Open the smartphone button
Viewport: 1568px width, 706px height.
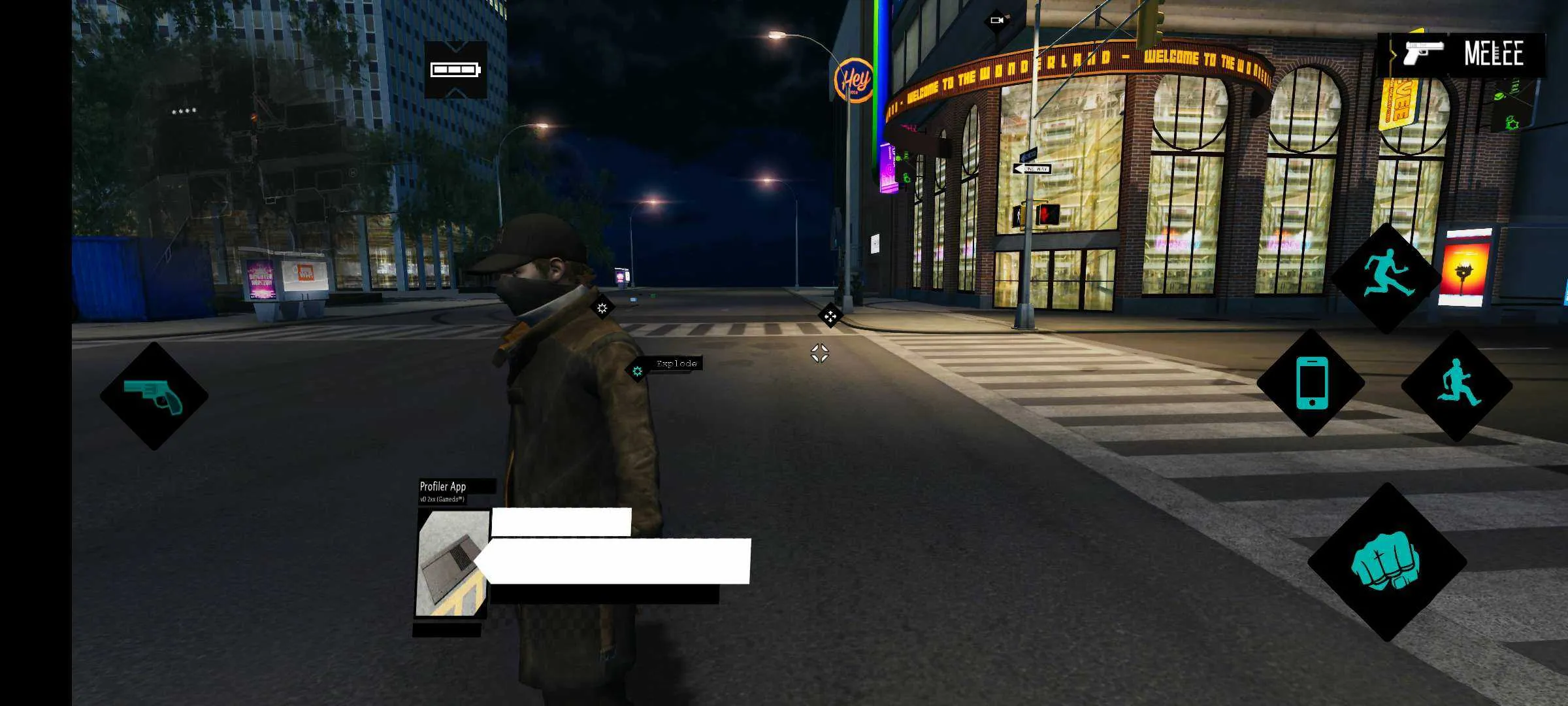(1311, 383)
